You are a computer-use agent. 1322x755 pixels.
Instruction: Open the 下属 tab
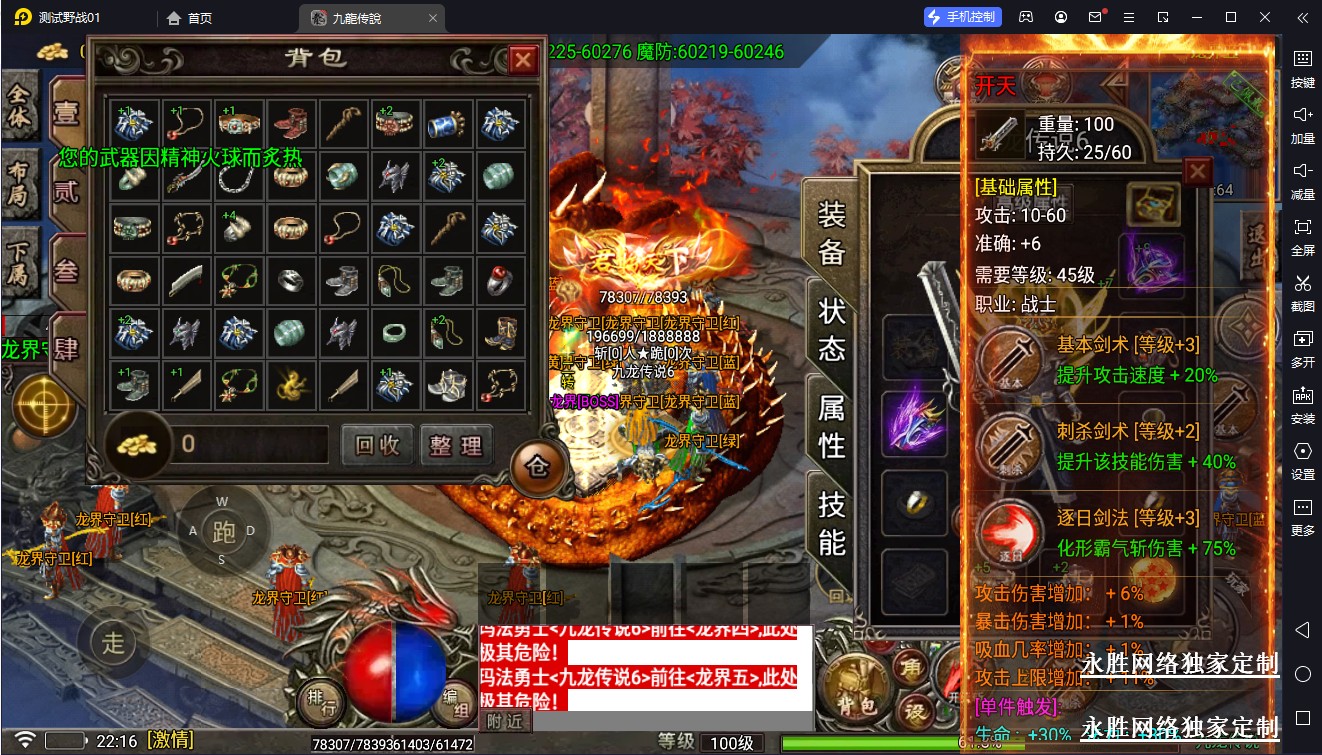click(x=19, y=264)
